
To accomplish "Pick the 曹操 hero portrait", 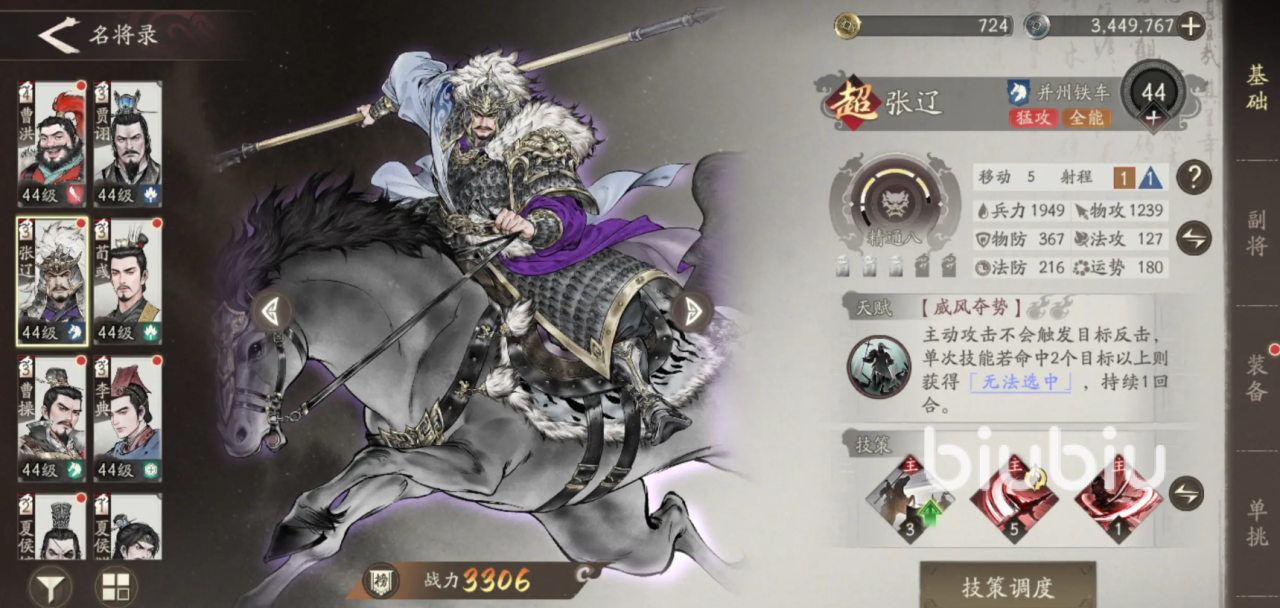I will click(52, 418).
